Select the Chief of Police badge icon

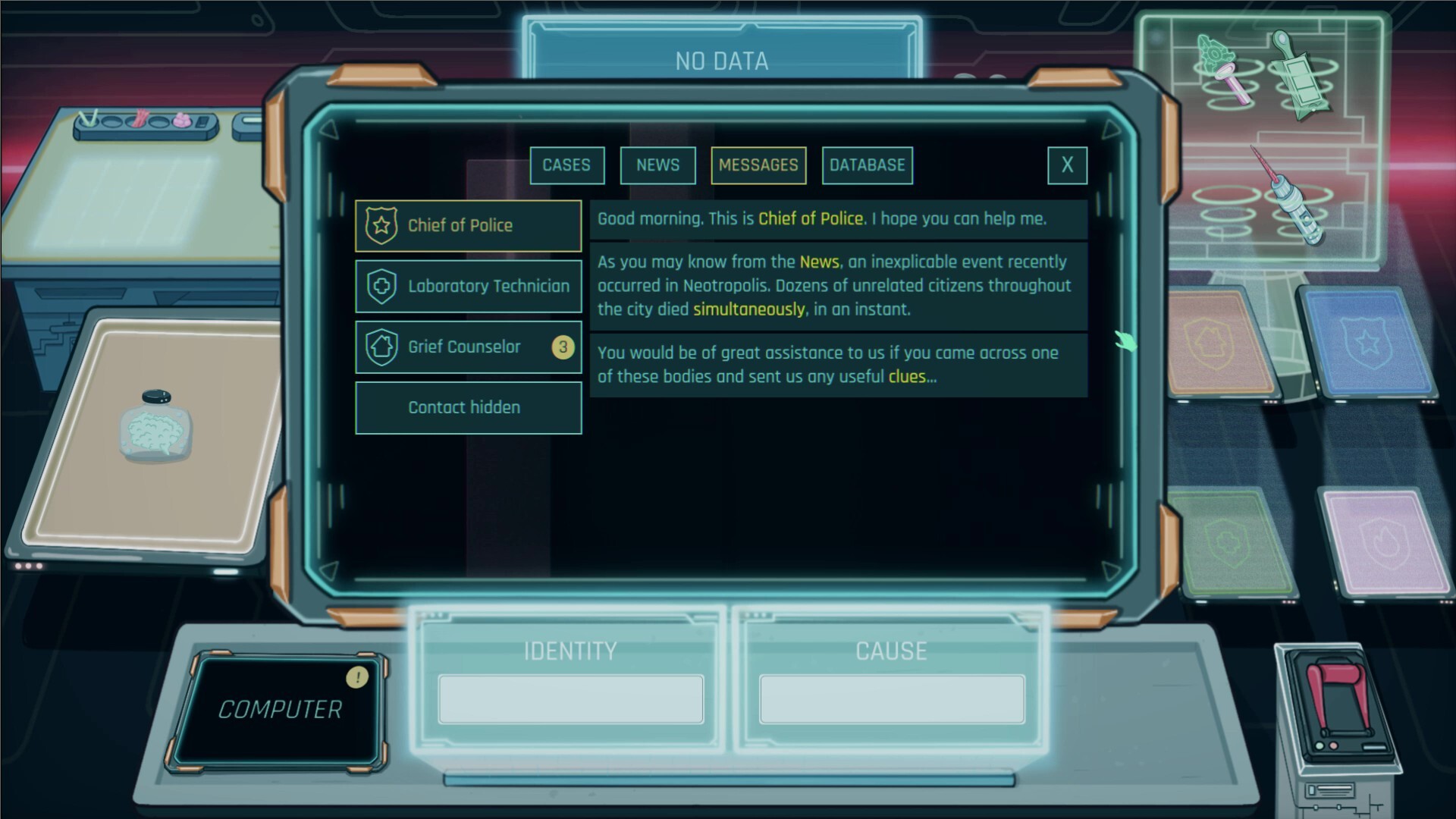coord(381,225)
